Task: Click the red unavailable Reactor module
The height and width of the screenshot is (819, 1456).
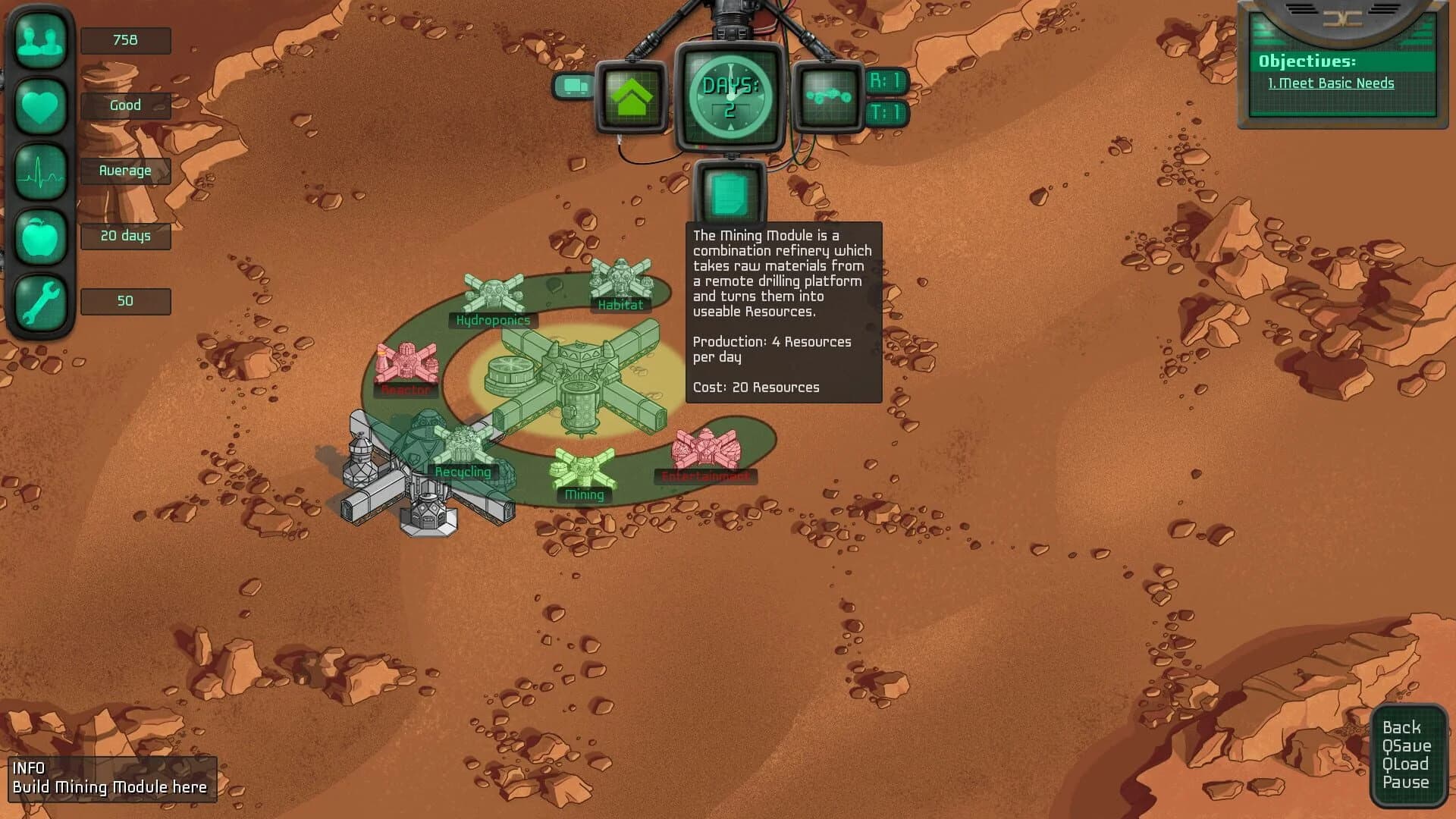Action: [406, 364]
